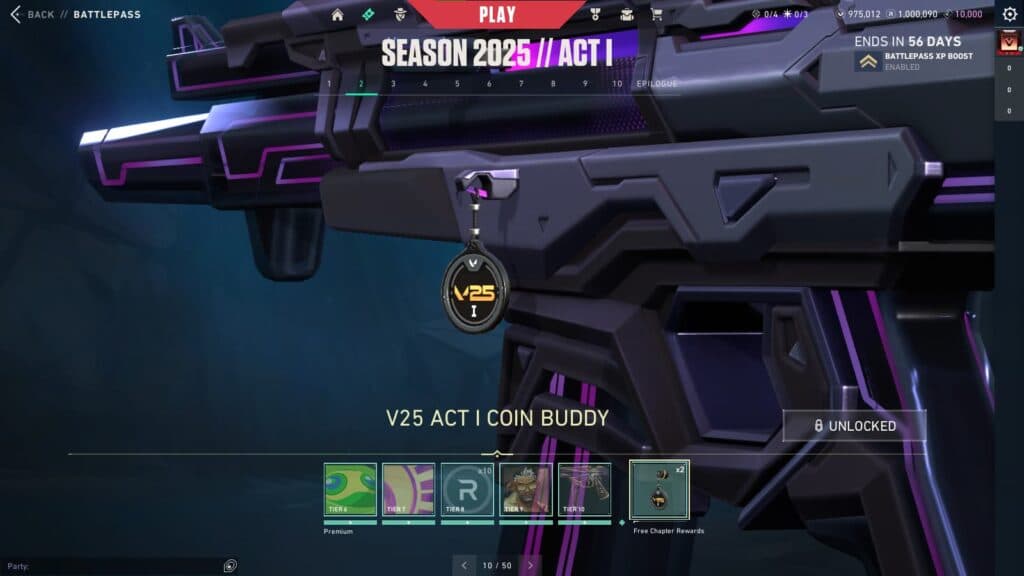Switch to chapter 5 tab
Viewport: 1024px width, 576px height.
tap(457, 84)
